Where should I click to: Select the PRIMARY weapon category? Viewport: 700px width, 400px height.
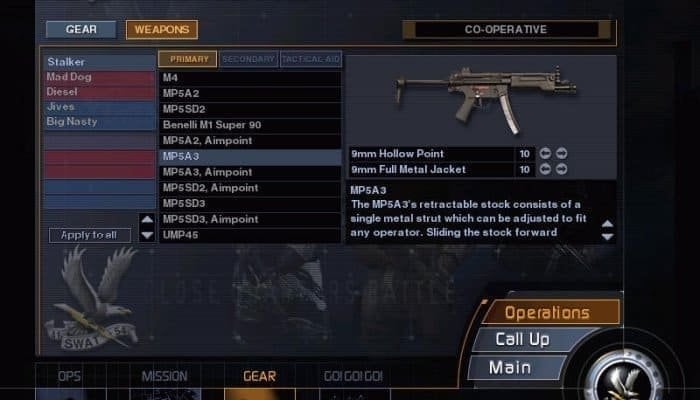tap(187, 59)
